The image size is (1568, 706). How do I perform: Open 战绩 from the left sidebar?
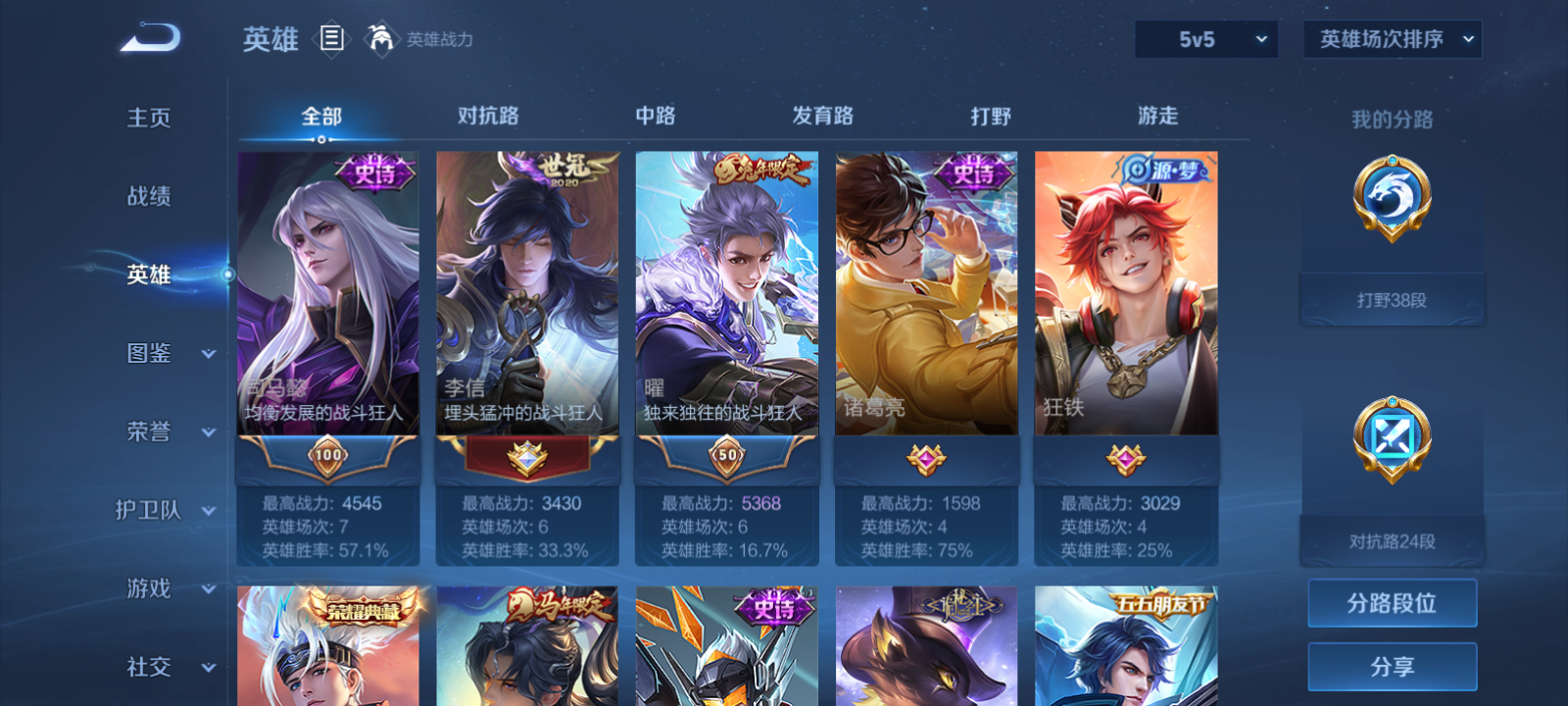pos(147,197)
